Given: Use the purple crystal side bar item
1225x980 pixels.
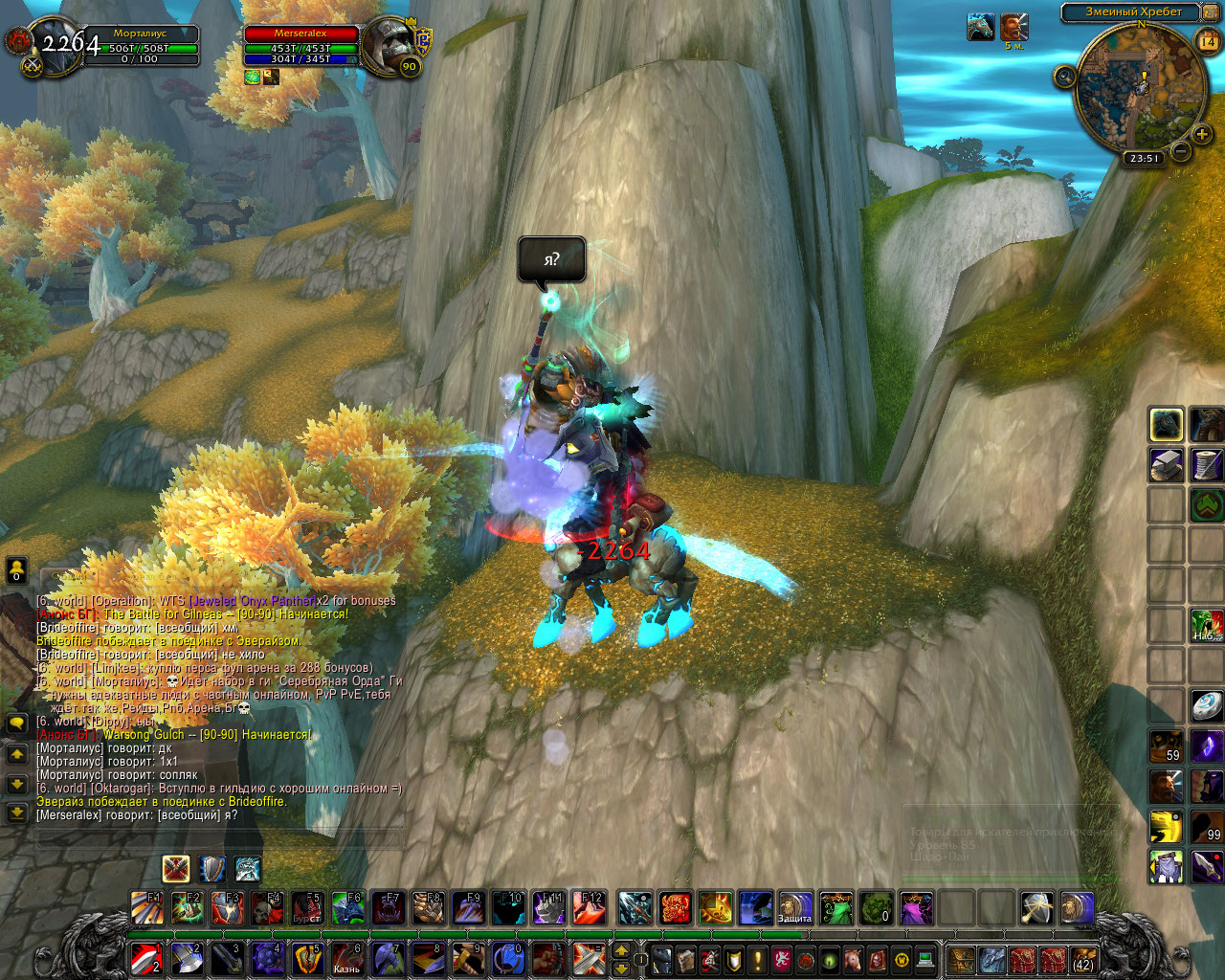Looking at the screenshot, I should (x=1206, y=746).
